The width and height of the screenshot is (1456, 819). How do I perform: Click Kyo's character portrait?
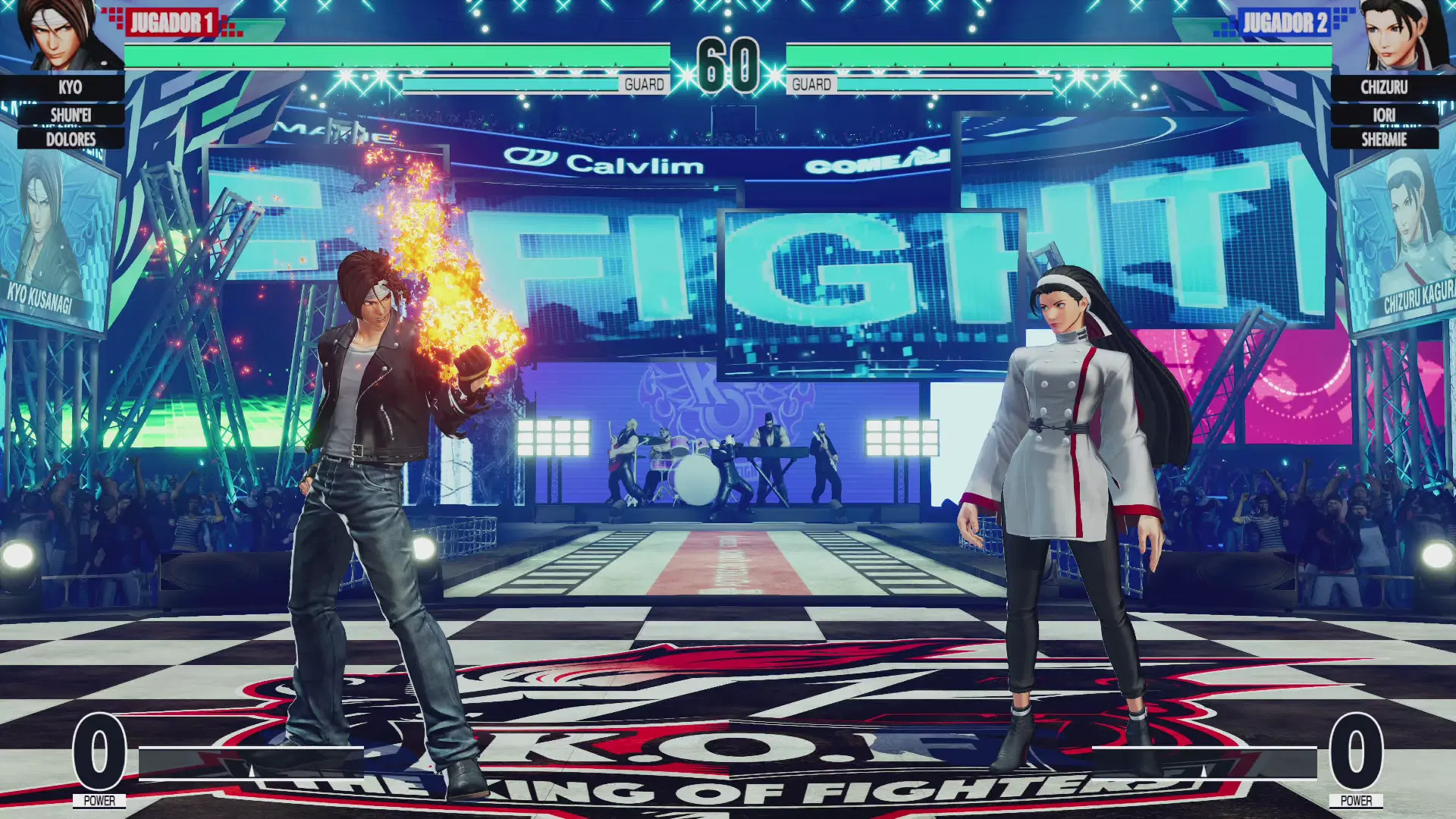click(x=61, y=36)
